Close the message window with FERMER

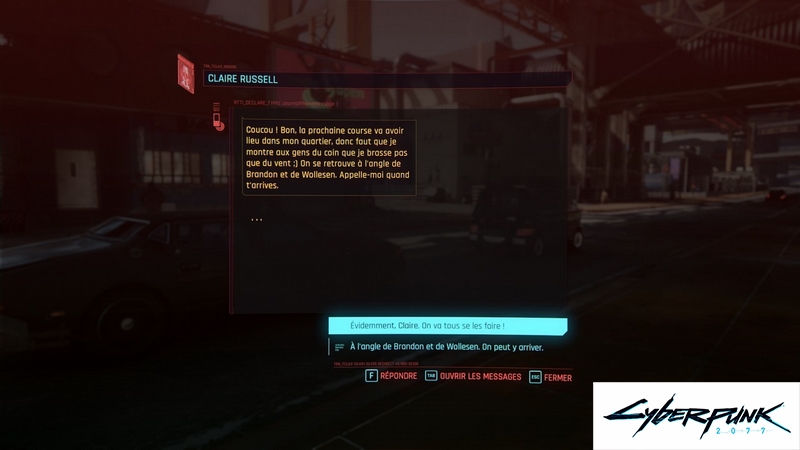tap(551, 377)
